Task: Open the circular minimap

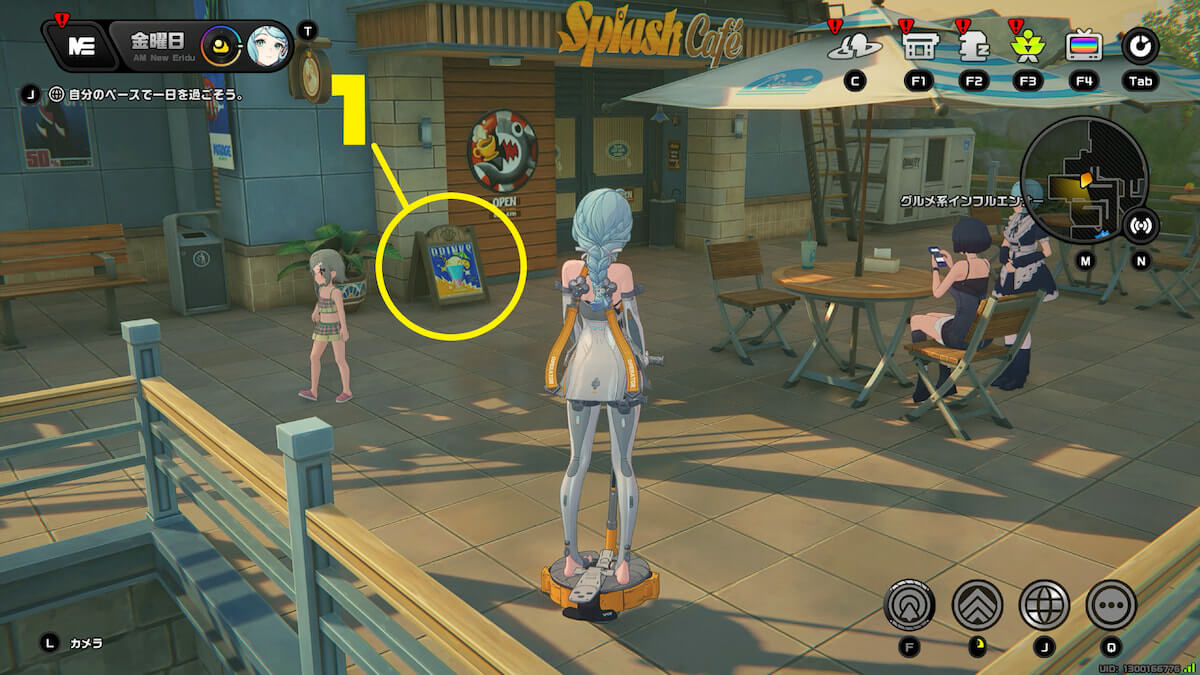Action: click(1082, 180)
